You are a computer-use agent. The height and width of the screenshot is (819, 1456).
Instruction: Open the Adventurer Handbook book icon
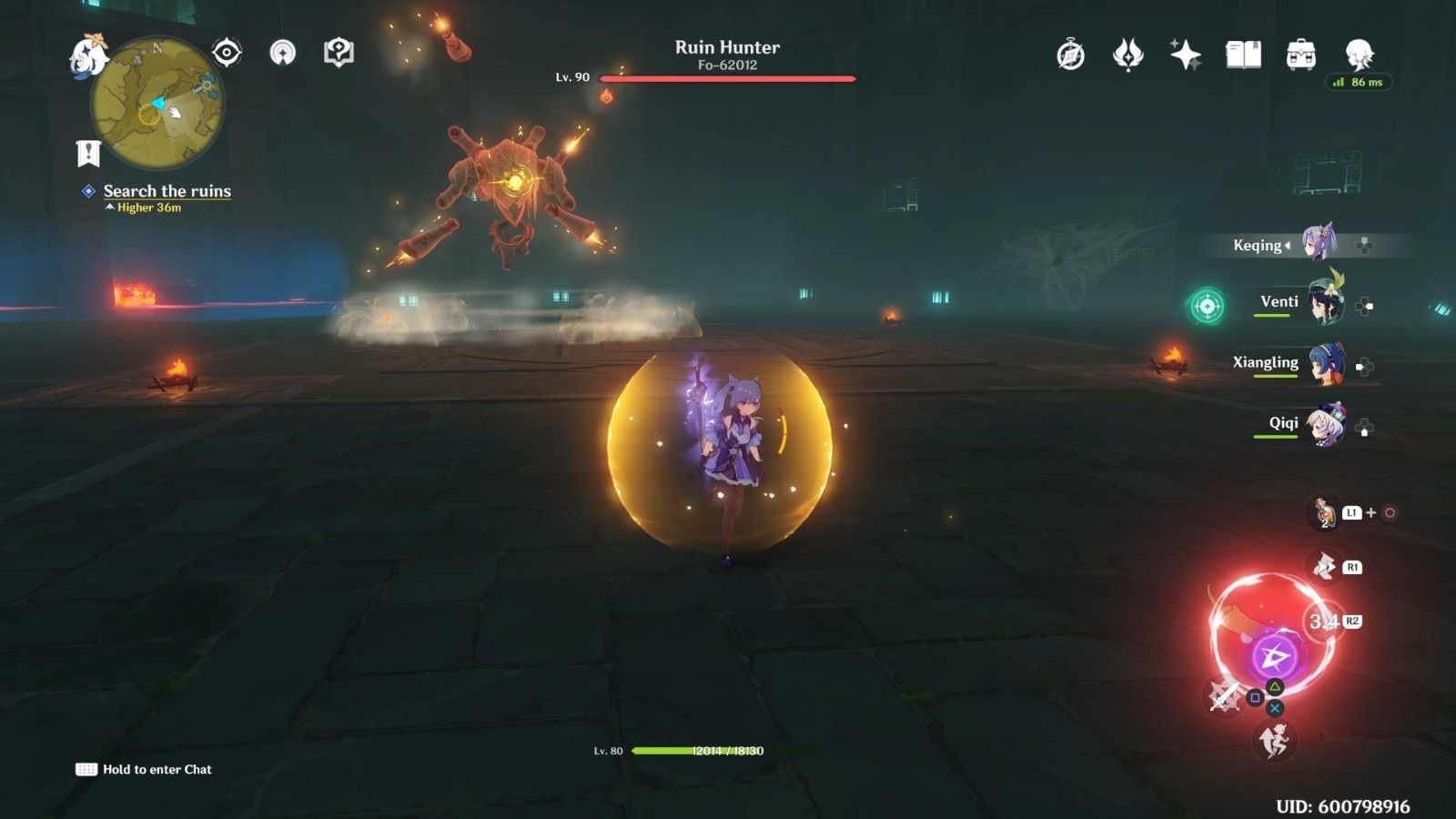[1243, 55]
